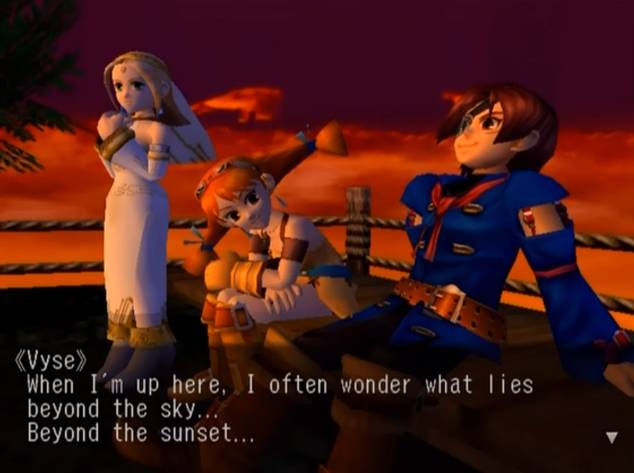The height and width of the screenshot is (473, 634).
Task: Advance dialogue with the down arrow indicator
Action: [612, 437]
